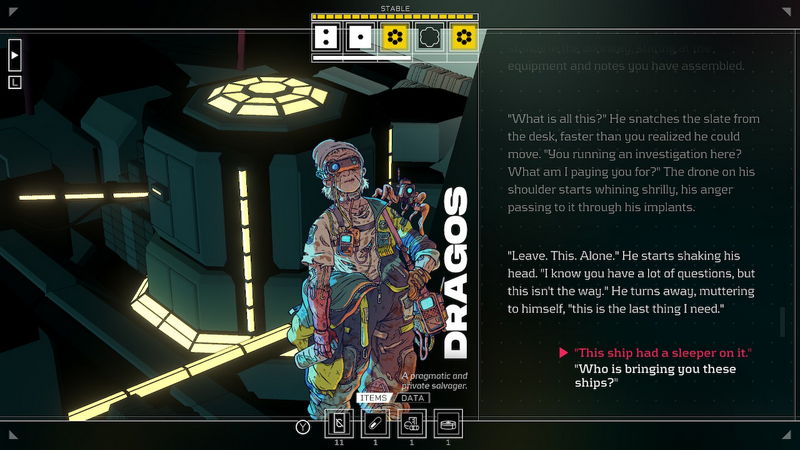Image resolution: width=800 pixels, height=450 pixels.
Task: Pick the die showing one pip
Action: click(359, 38)
